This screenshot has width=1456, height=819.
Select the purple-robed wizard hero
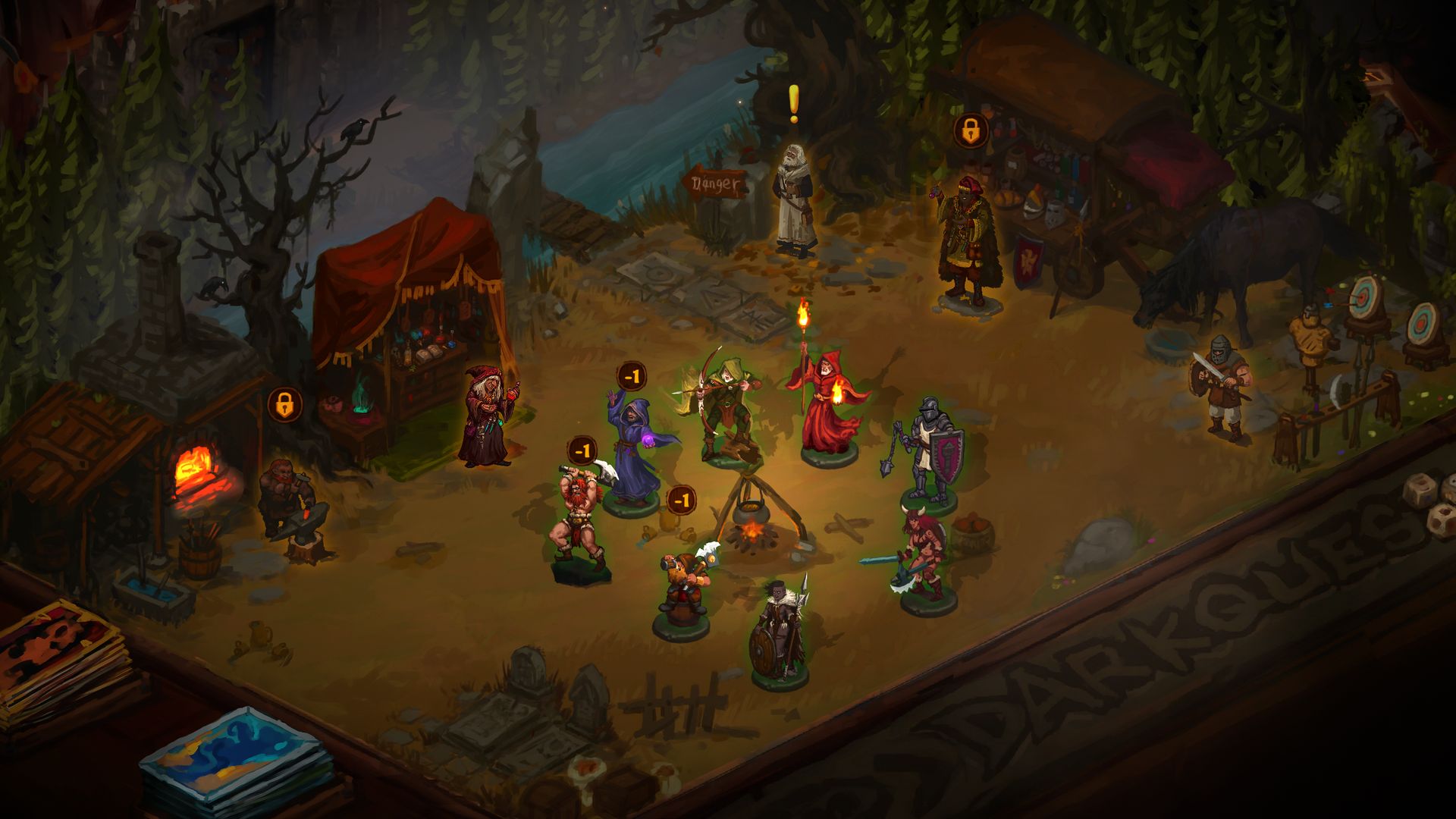tap(634, 449)
